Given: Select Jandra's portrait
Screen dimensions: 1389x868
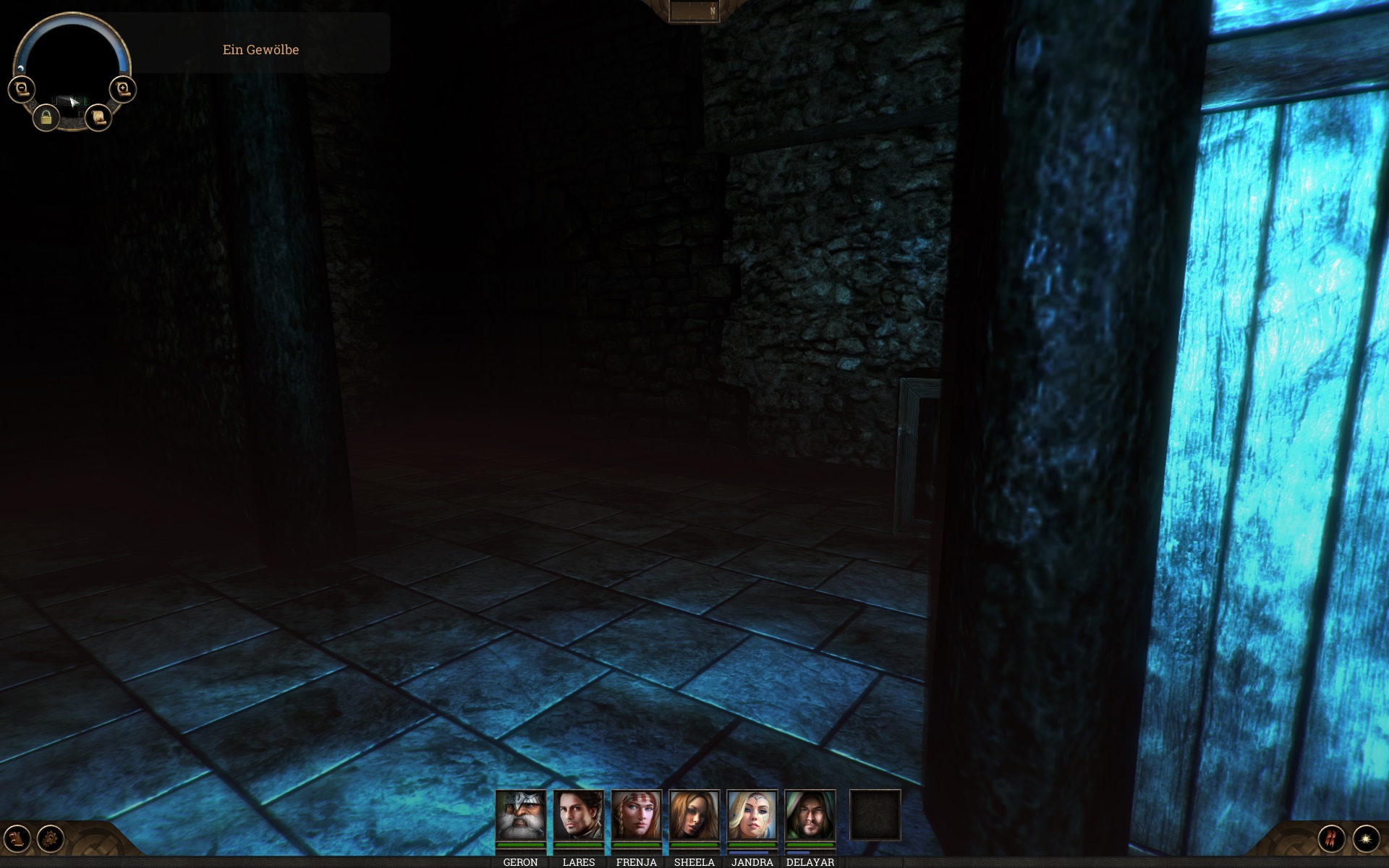Looking at the screenshot, I should (x=752, y=815).
